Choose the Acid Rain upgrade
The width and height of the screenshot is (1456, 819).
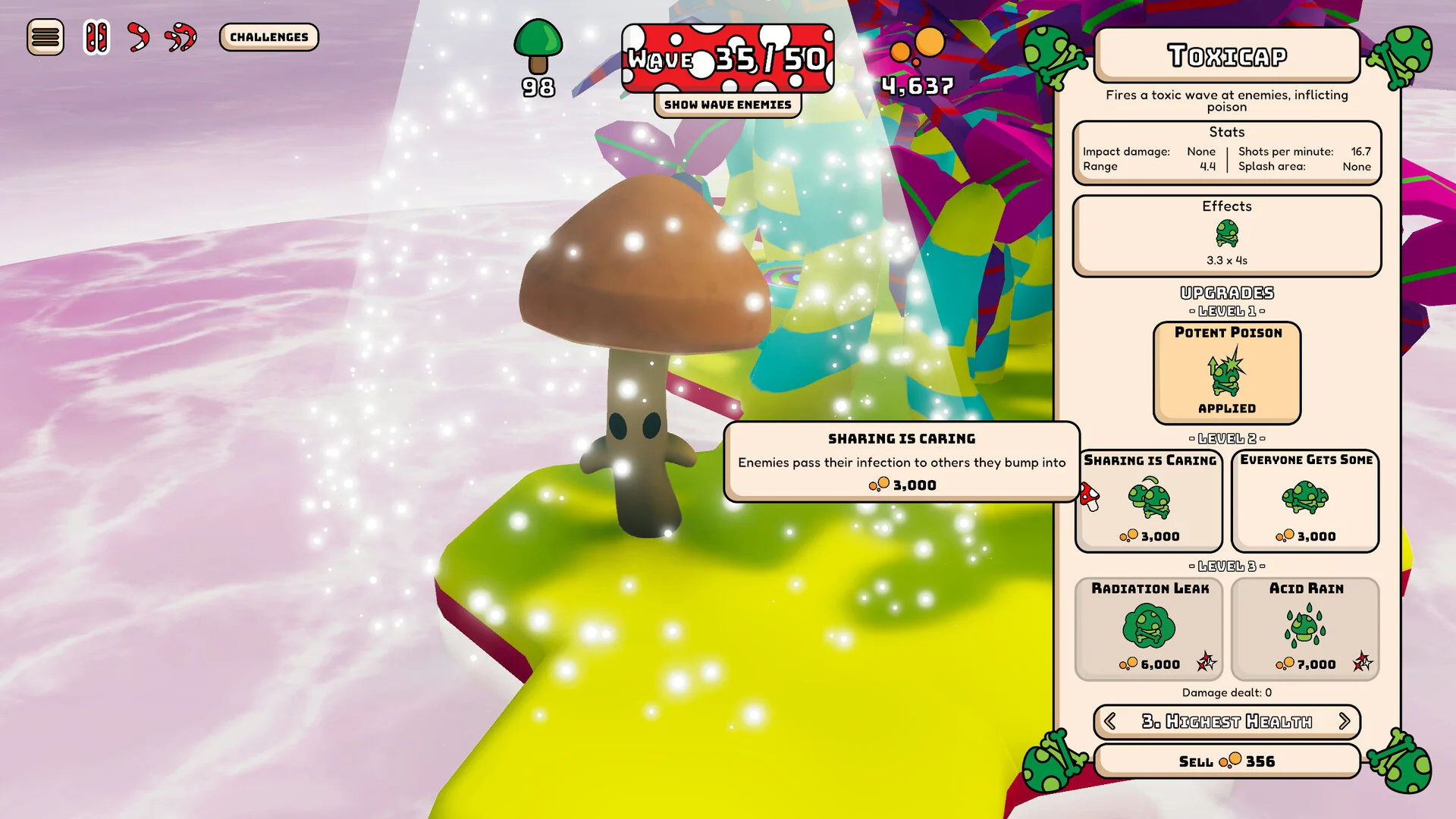pyautogui.click(x=1305, y=629)
